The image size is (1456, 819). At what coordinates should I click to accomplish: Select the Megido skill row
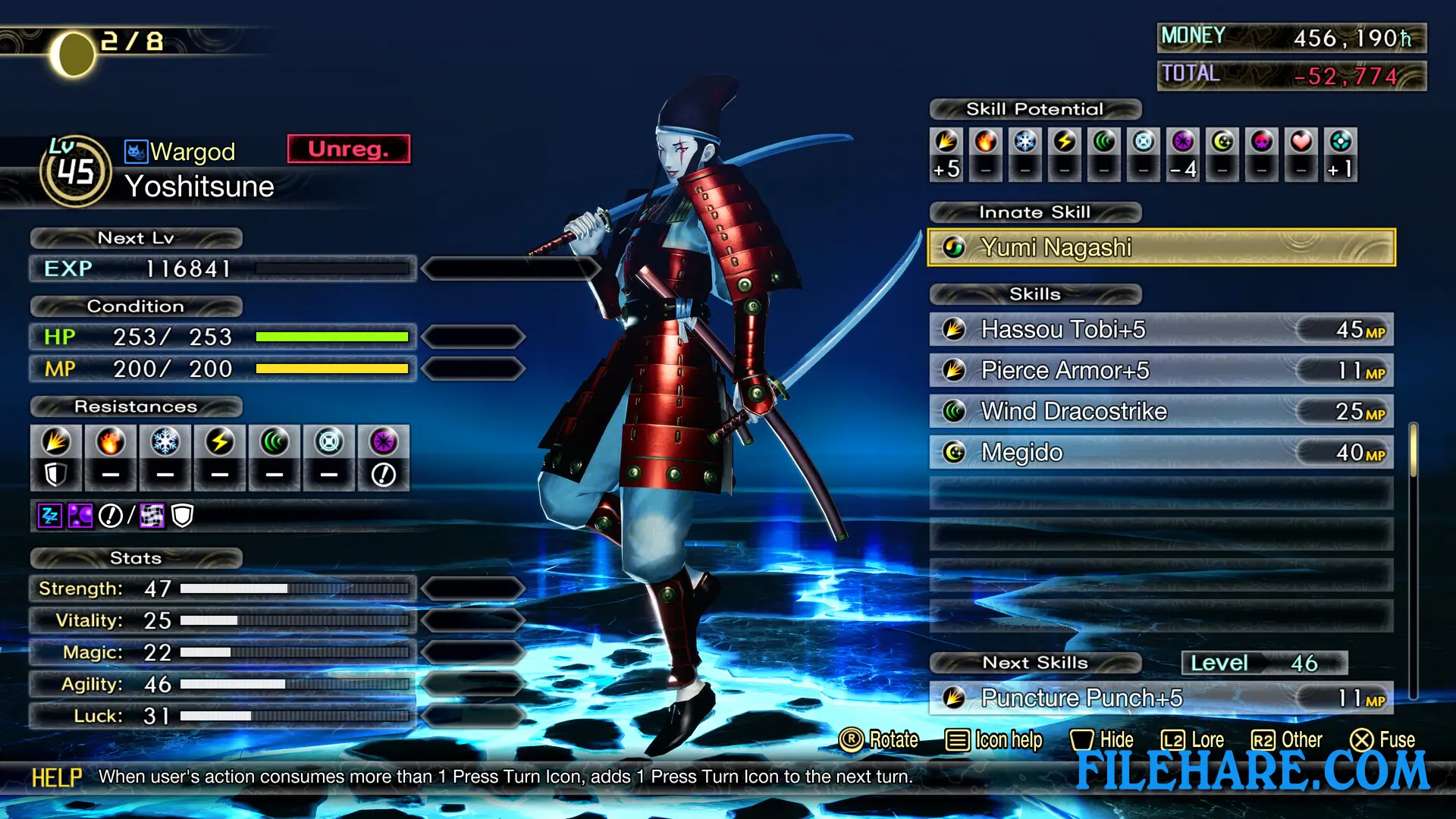(1160, 452)
